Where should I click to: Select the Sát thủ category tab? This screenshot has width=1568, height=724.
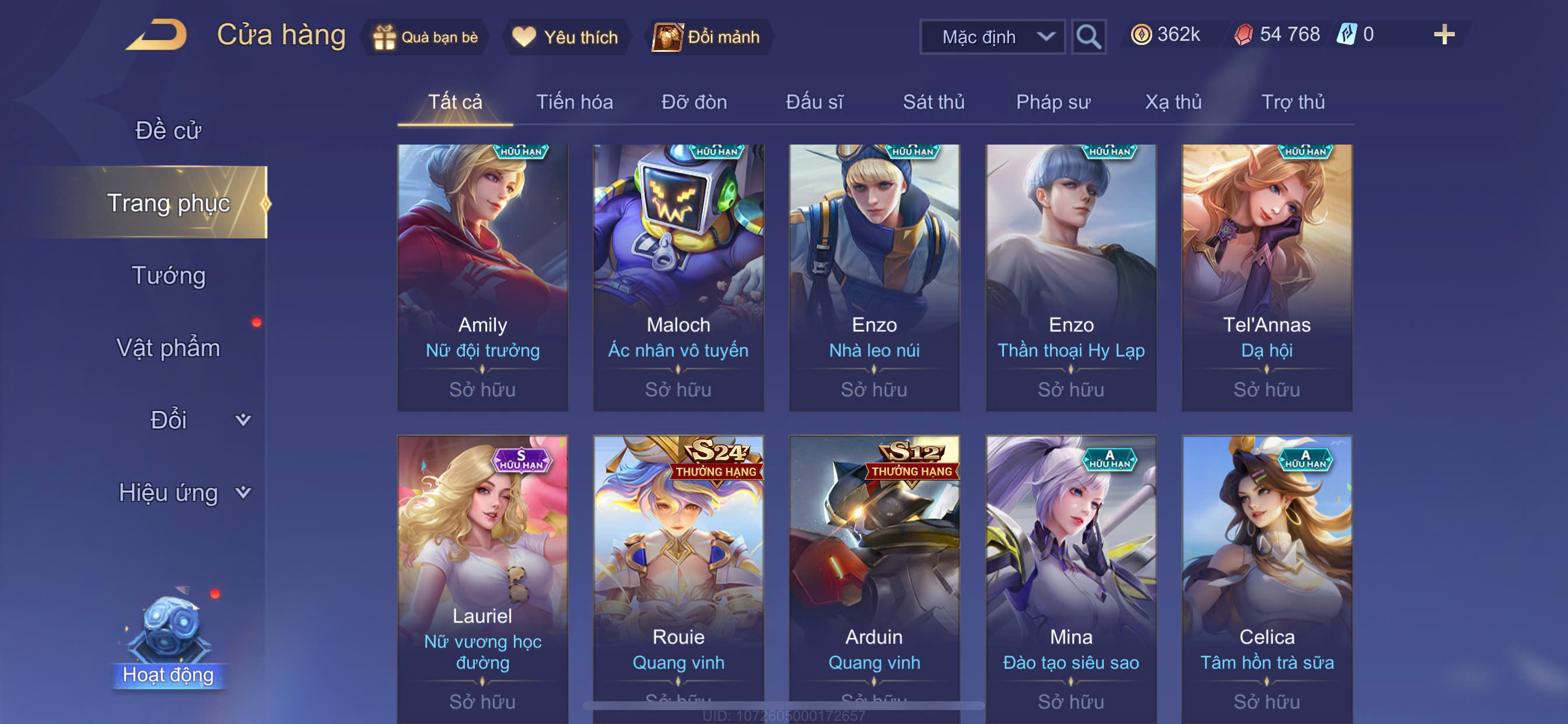[x=933, y=101]
